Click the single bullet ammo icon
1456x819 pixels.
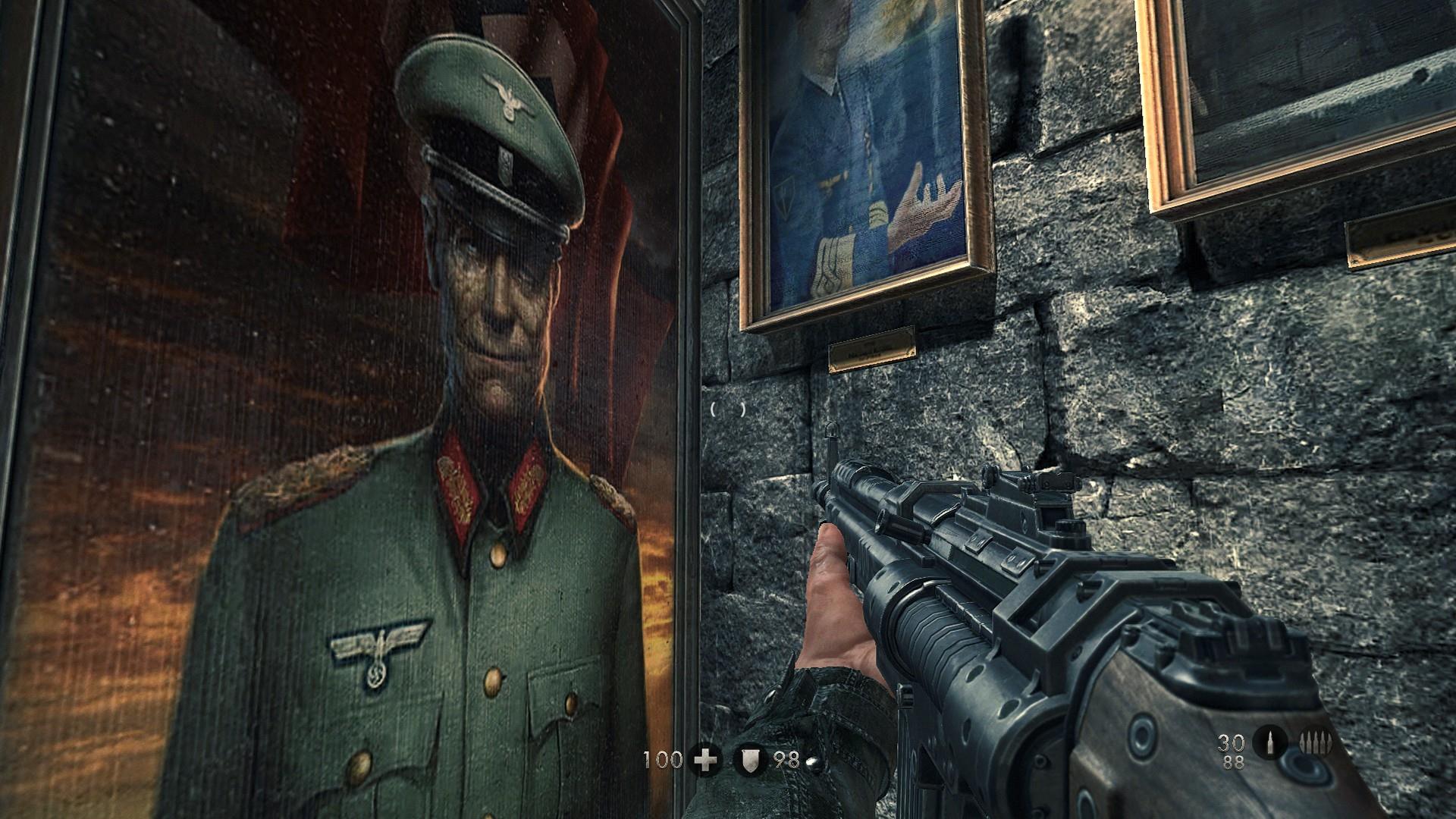tap(1269, 743)
